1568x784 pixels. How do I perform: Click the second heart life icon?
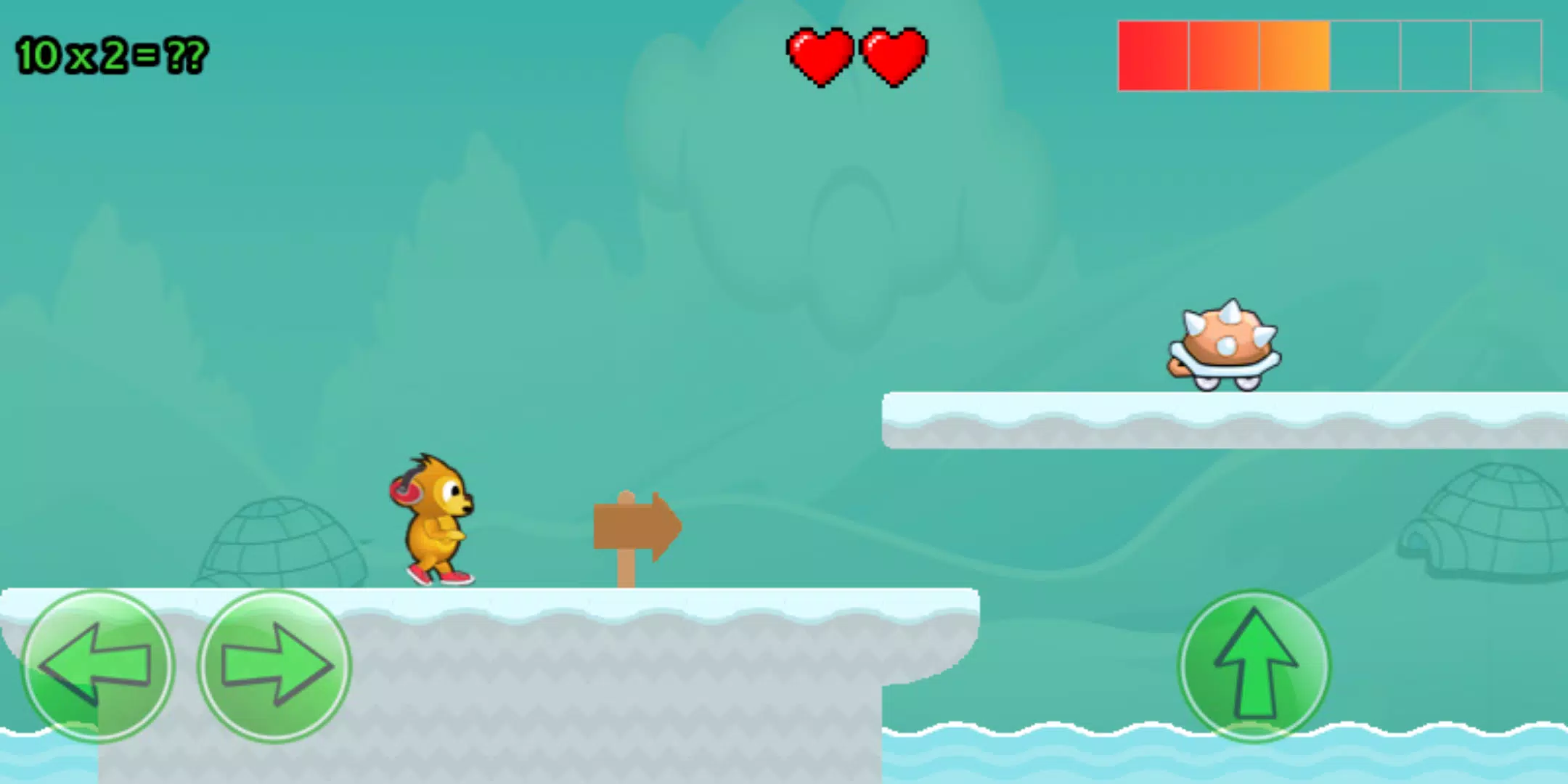(x=893, y=58)
